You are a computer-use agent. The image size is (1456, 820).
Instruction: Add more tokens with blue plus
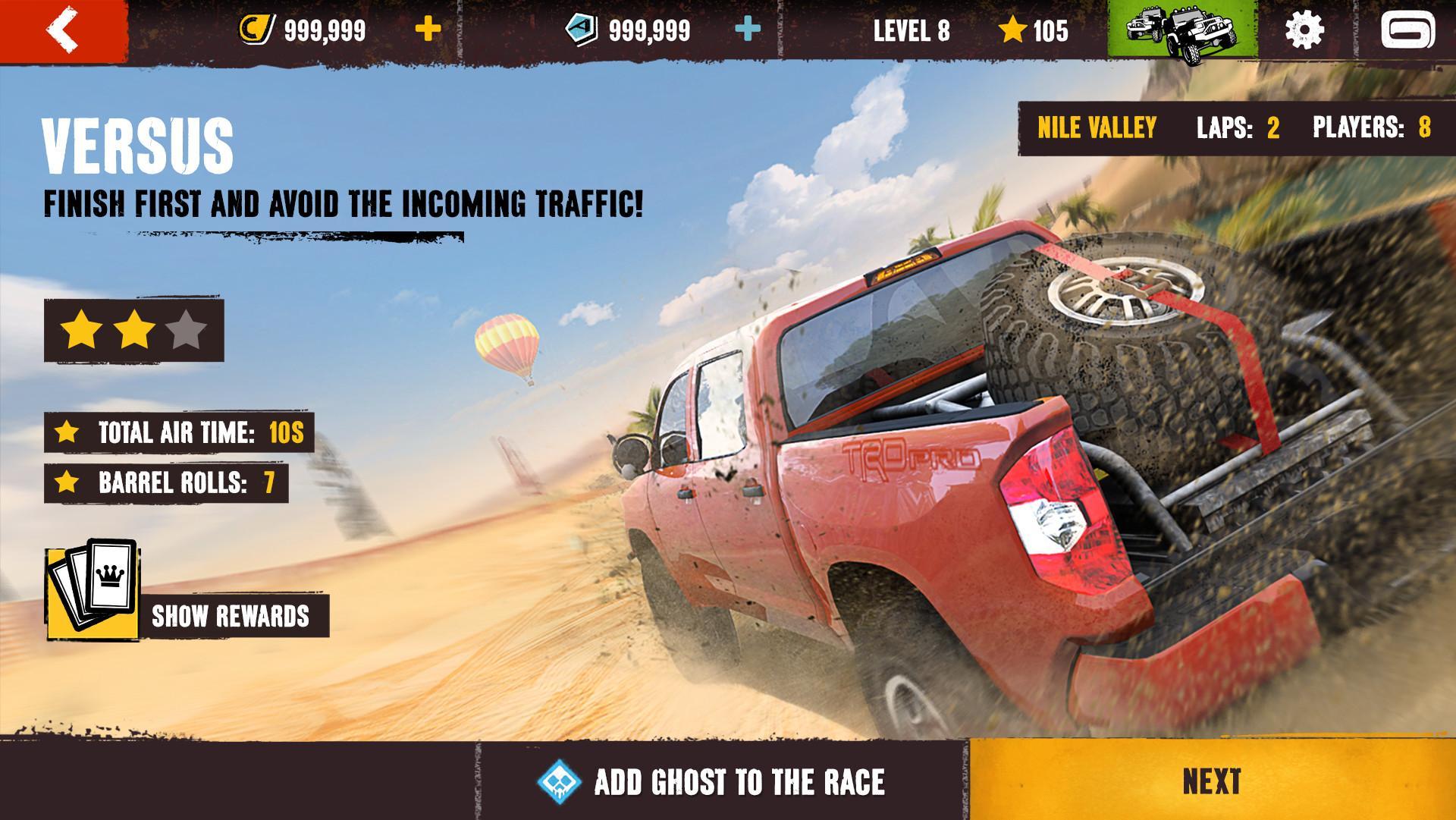pos(748,30)
